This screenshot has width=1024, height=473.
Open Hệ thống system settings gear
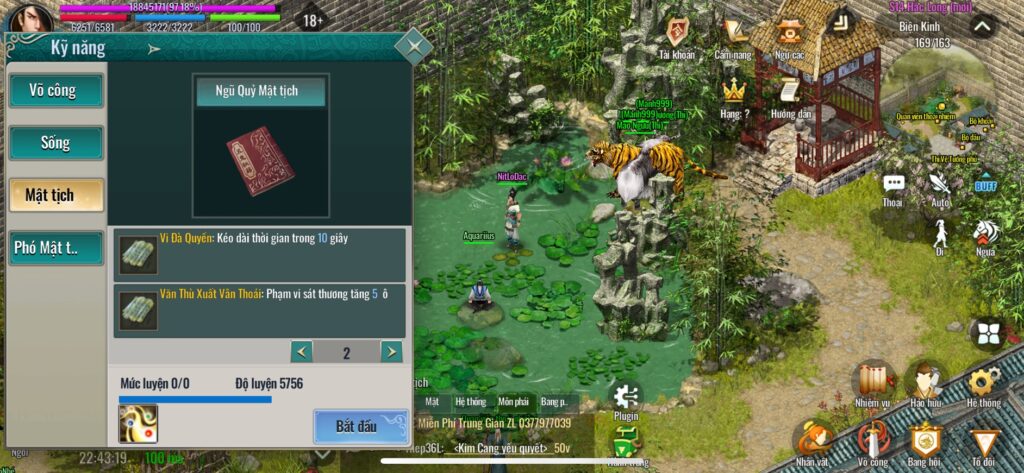983,384
